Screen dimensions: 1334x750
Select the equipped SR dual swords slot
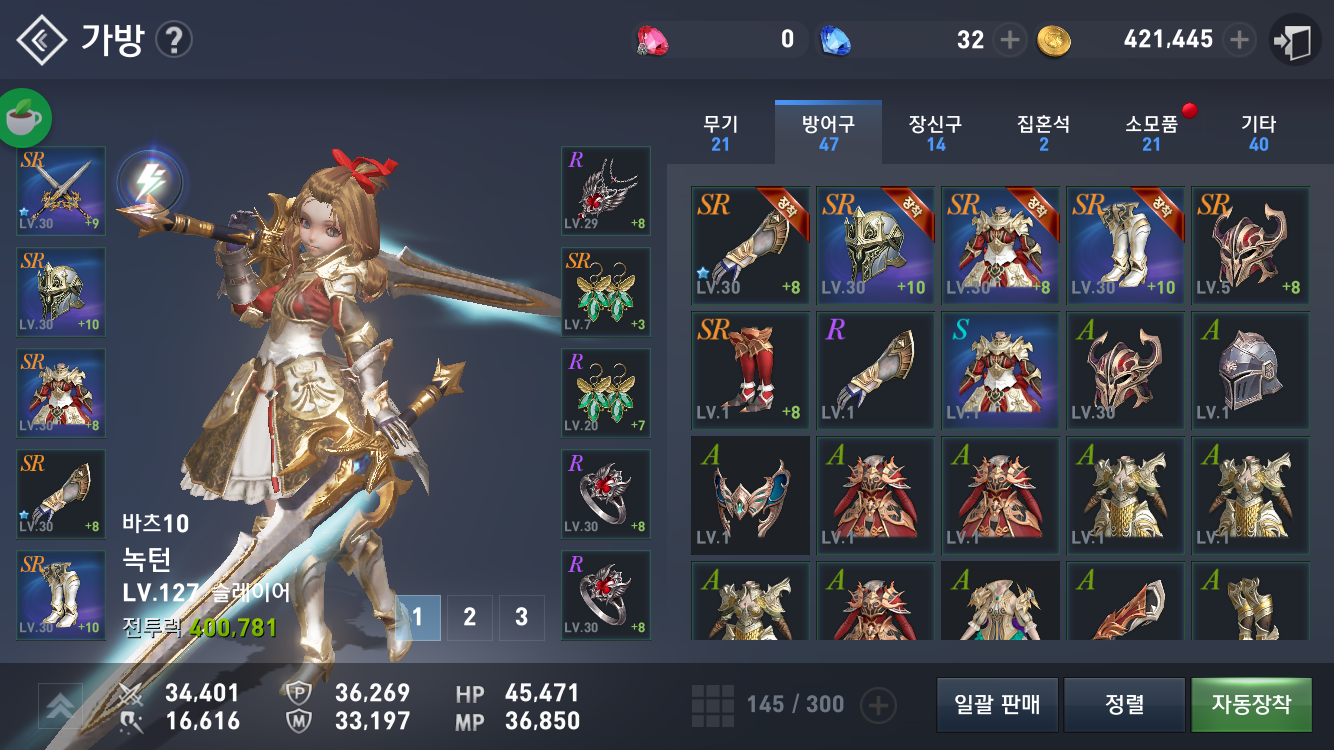point(61,190)
